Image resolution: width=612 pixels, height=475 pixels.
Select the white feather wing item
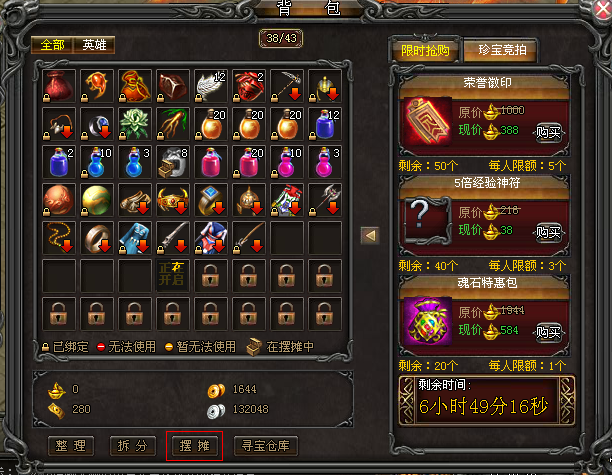click(x=211, y=87)
